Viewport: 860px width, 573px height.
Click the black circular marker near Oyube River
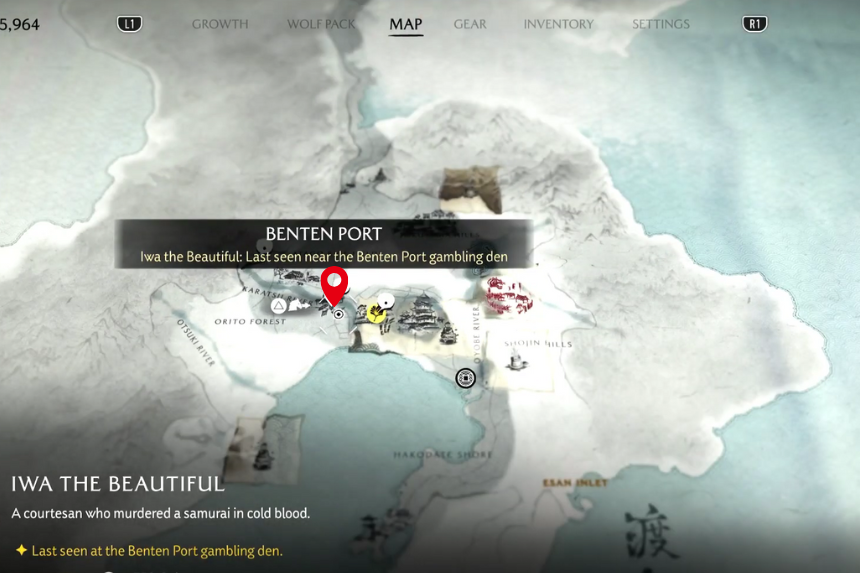pos(465,377)
